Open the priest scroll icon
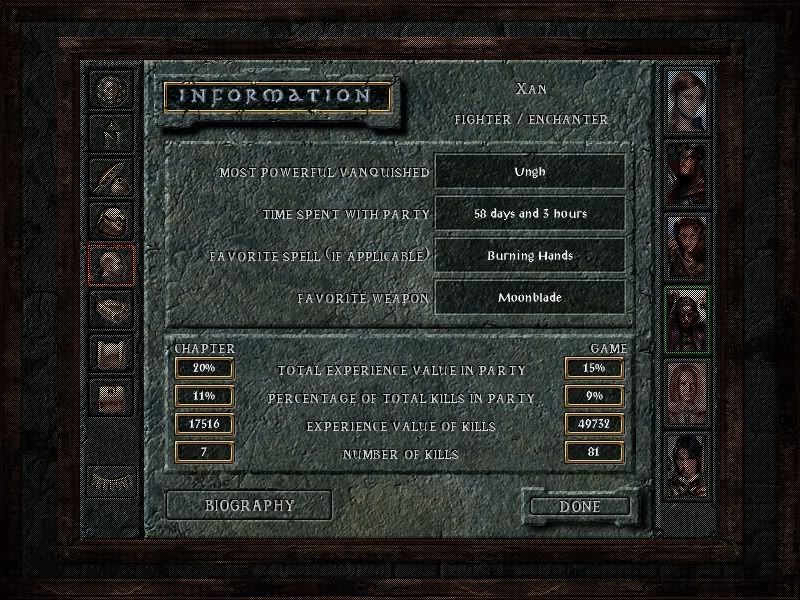This screenshot has width=800, height=600. 110,352
